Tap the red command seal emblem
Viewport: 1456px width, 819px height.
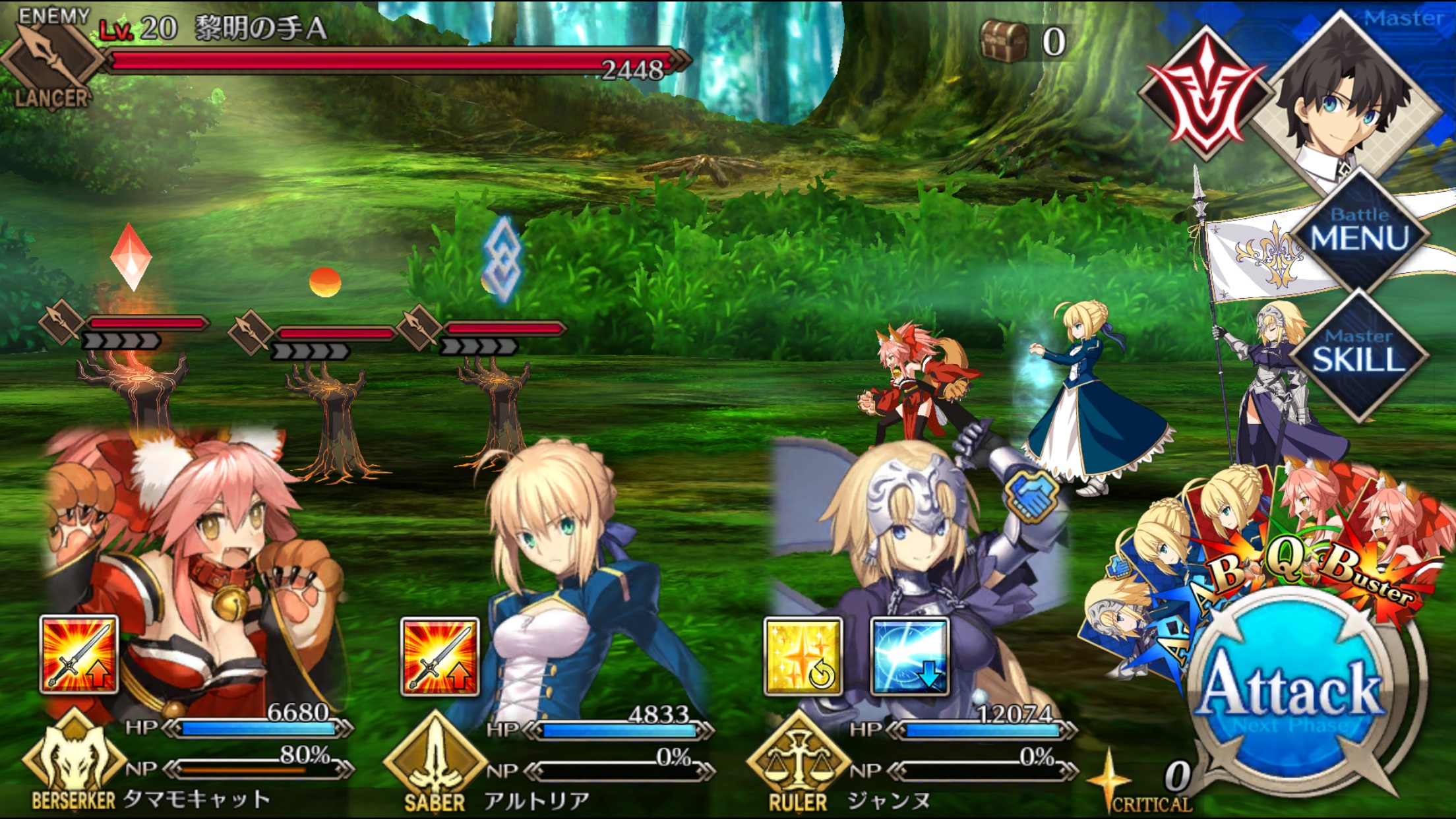pyautogui.click(x=1205, y=96)
